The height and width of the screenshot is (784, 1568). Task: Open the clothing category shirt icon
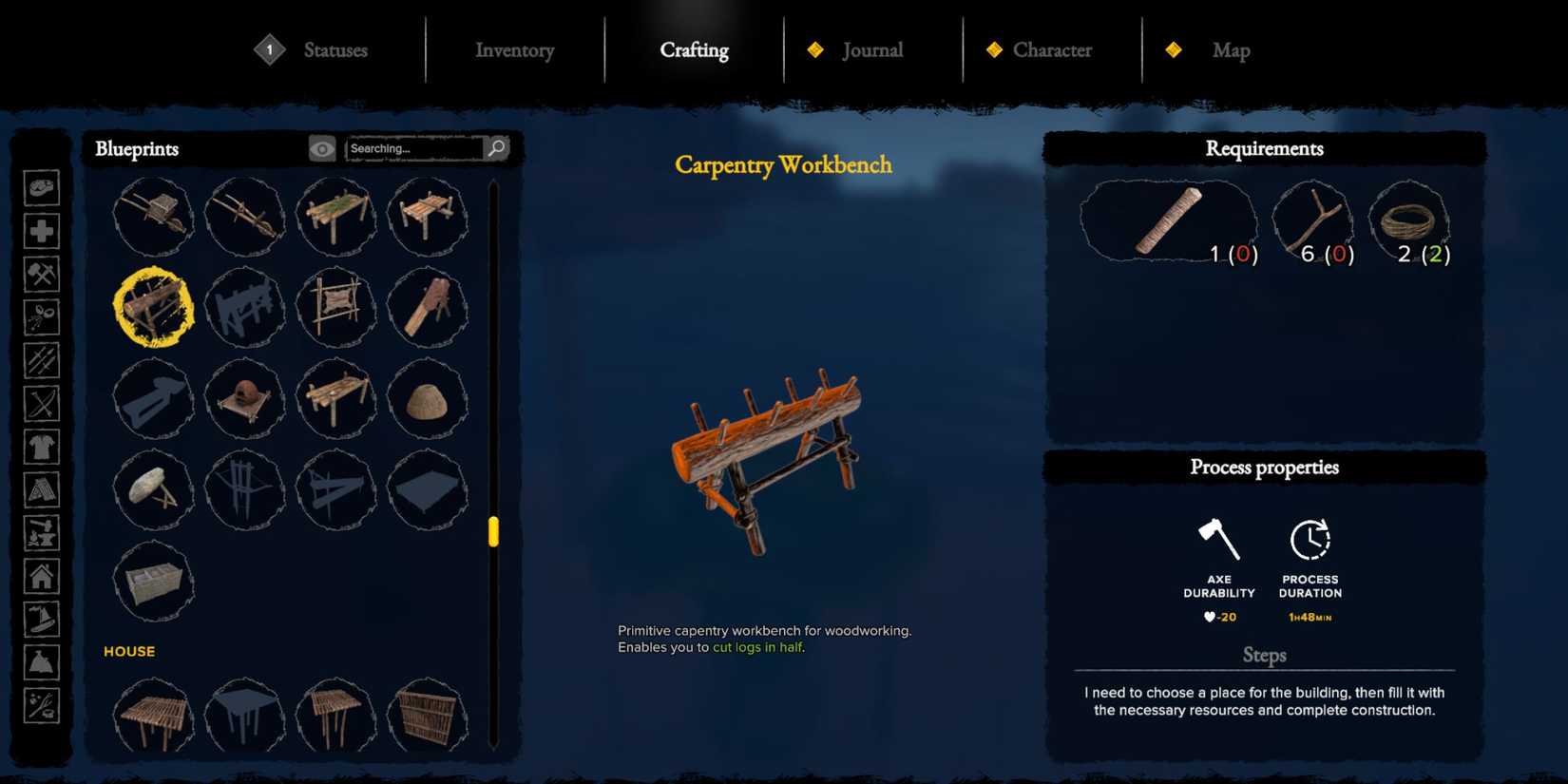point(42,447)
